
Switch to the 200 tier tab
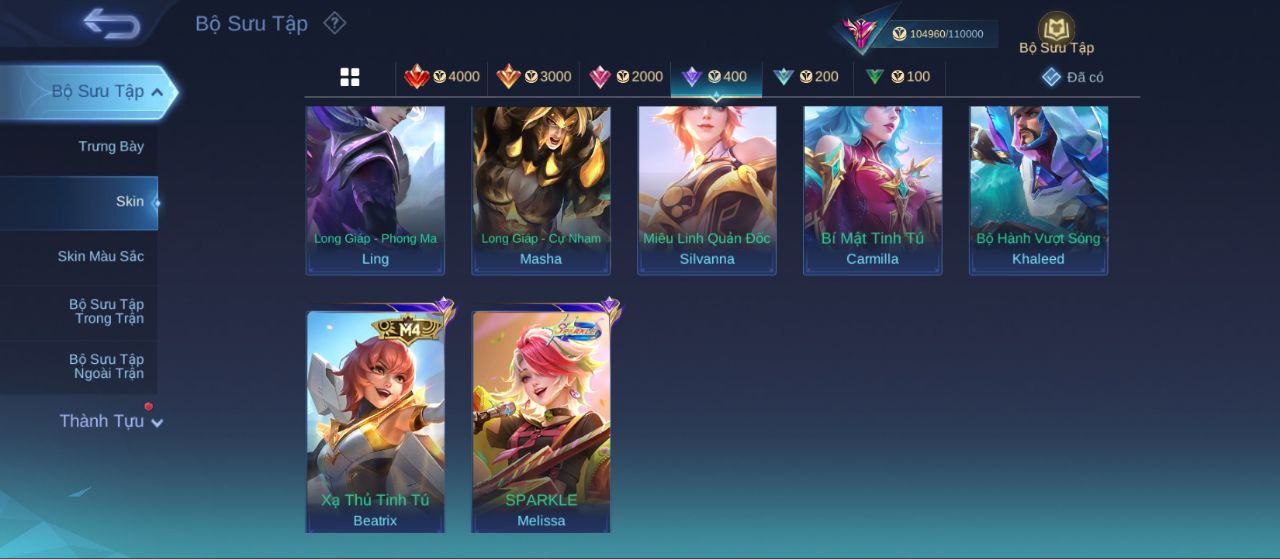(x=807, y=77)
